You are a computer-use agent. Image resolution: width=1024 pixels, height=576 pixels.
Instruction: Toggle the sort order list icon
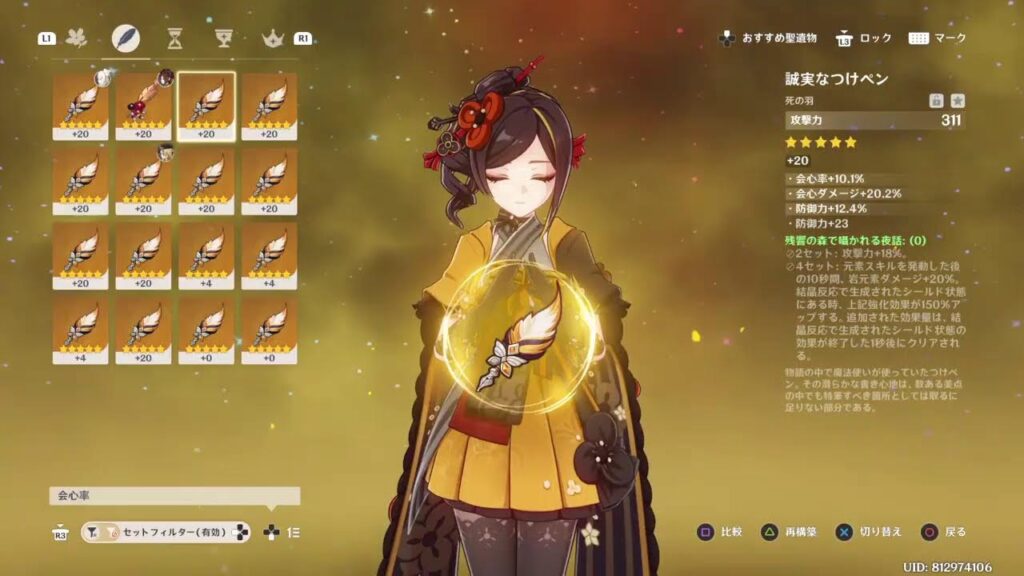(x=294, y=533)
